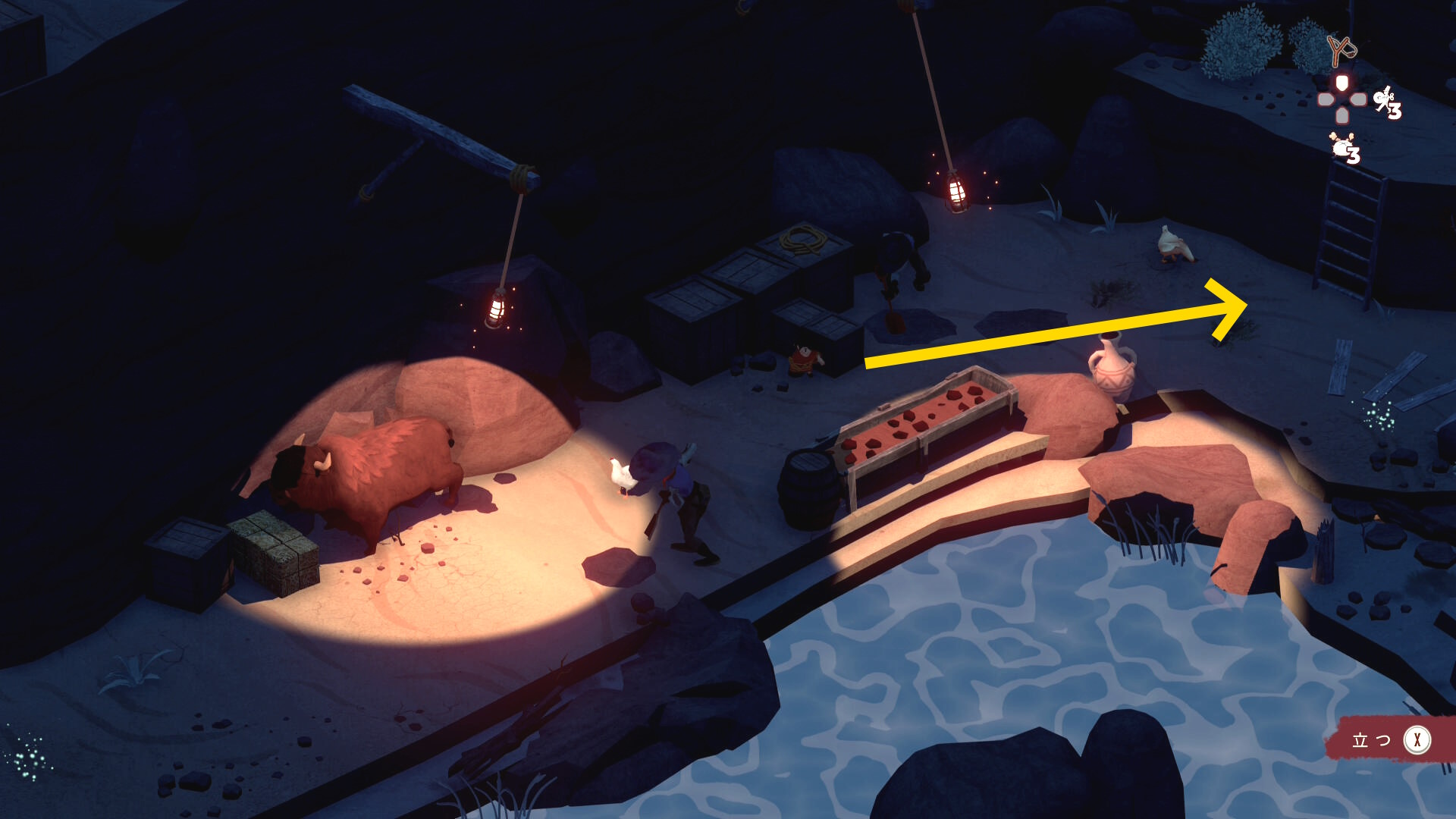1456x819 pixels.
Task: Select the smoke bomb item icon
Action: point(1344,146)
